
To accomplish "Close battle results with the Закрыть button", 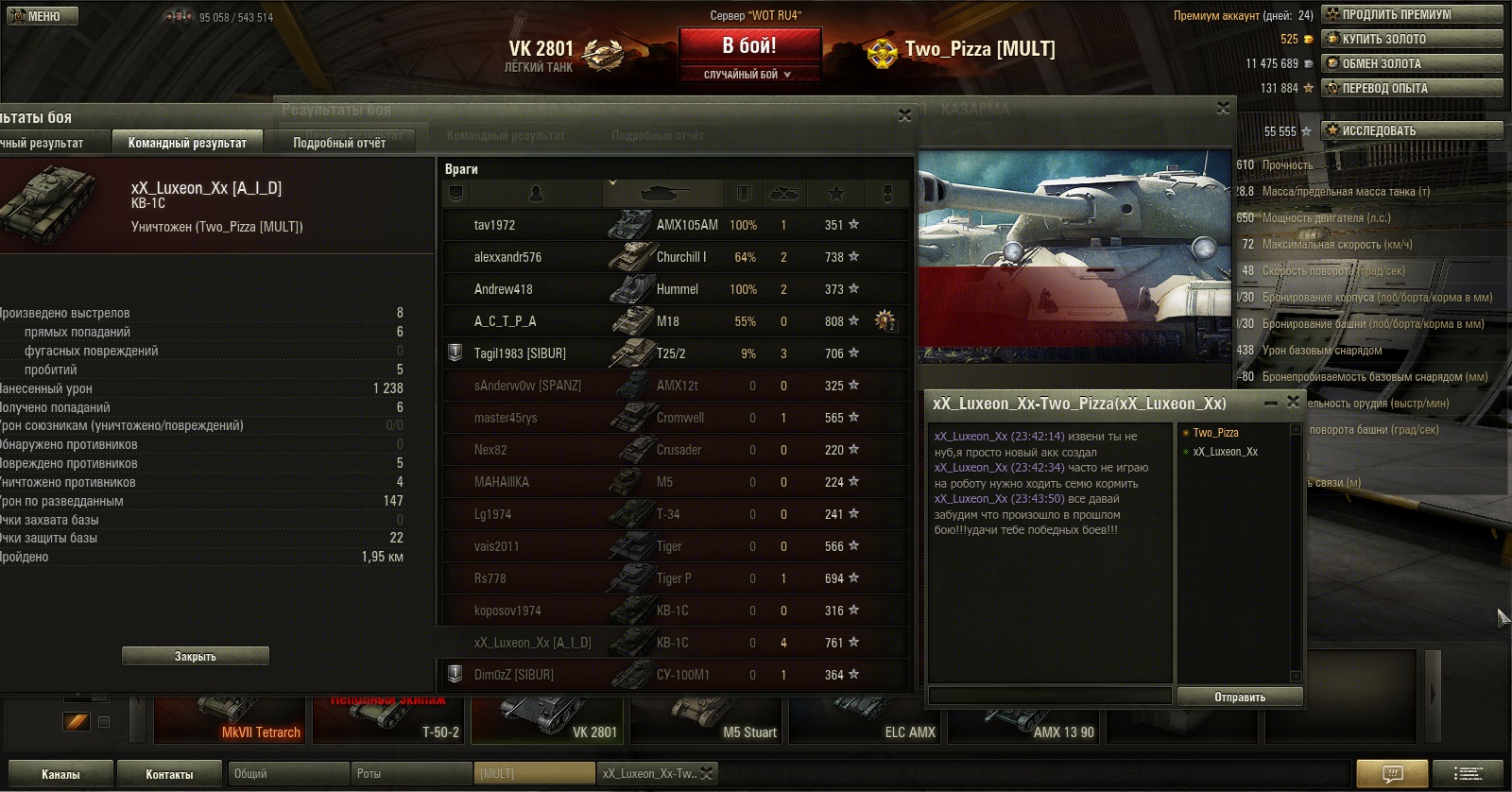I will pos(196,656).
